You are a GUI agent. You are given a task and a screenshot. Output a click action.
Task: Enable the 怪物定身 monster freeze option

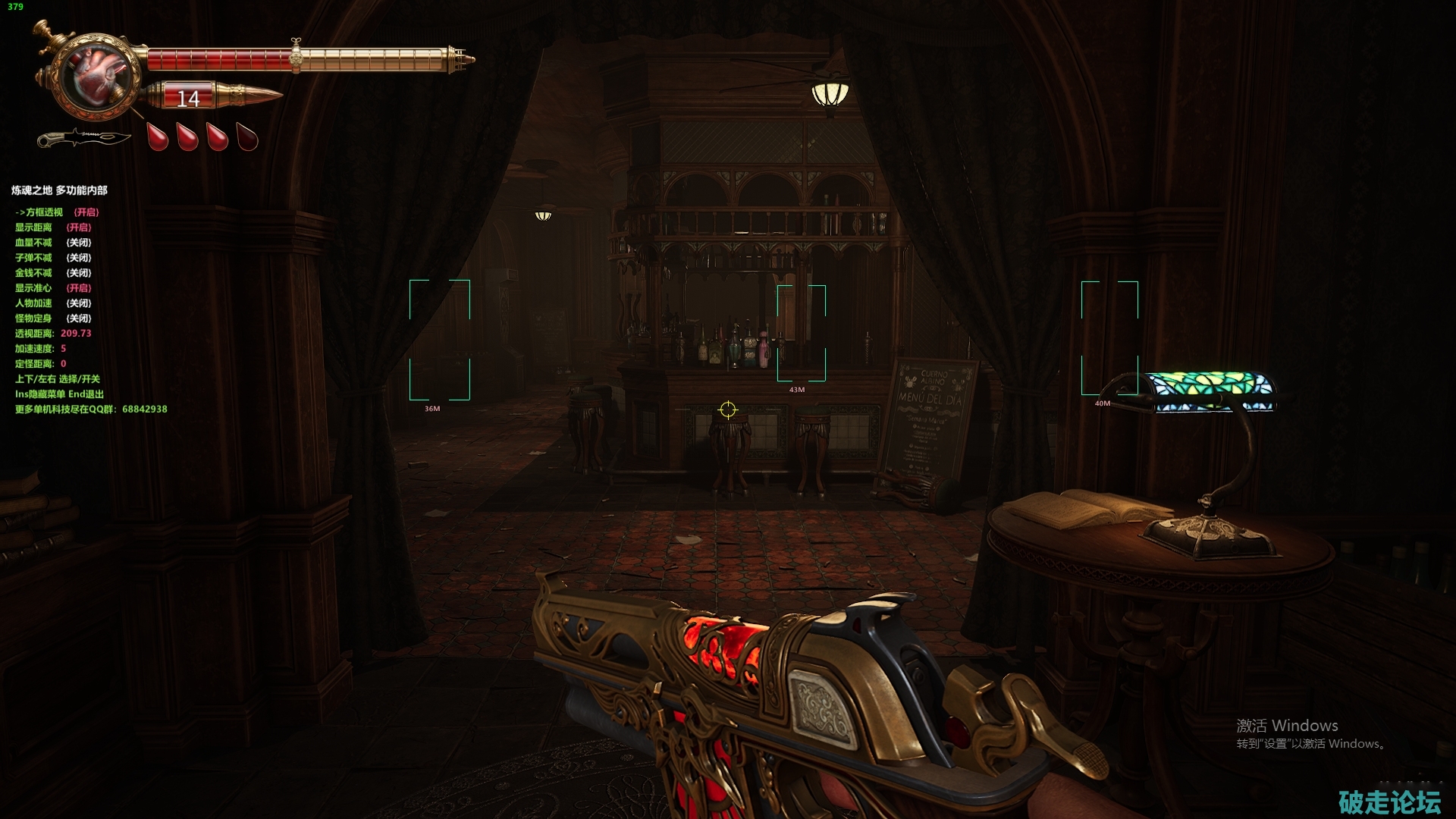point(52,318)
